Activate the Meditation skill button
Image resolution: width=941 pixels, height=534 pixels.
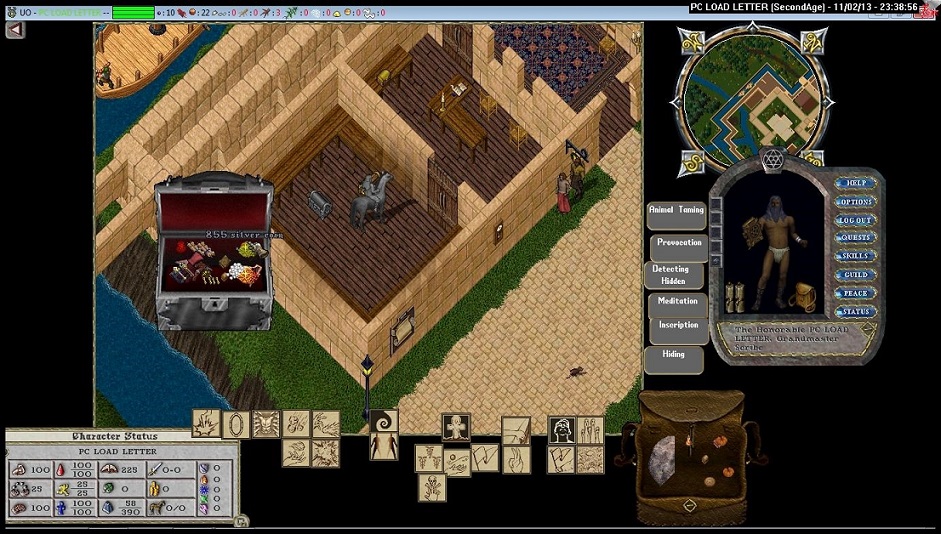click(x=678, y=302)
